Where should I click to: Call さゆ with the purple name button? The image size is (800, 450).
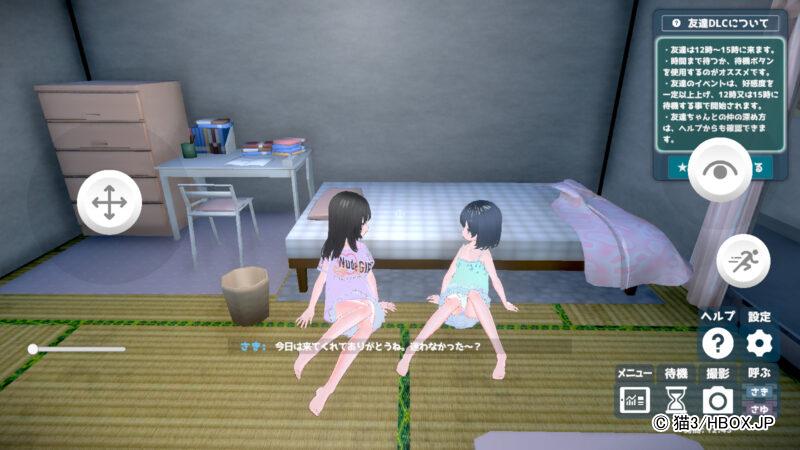click(x=758, y=410)
